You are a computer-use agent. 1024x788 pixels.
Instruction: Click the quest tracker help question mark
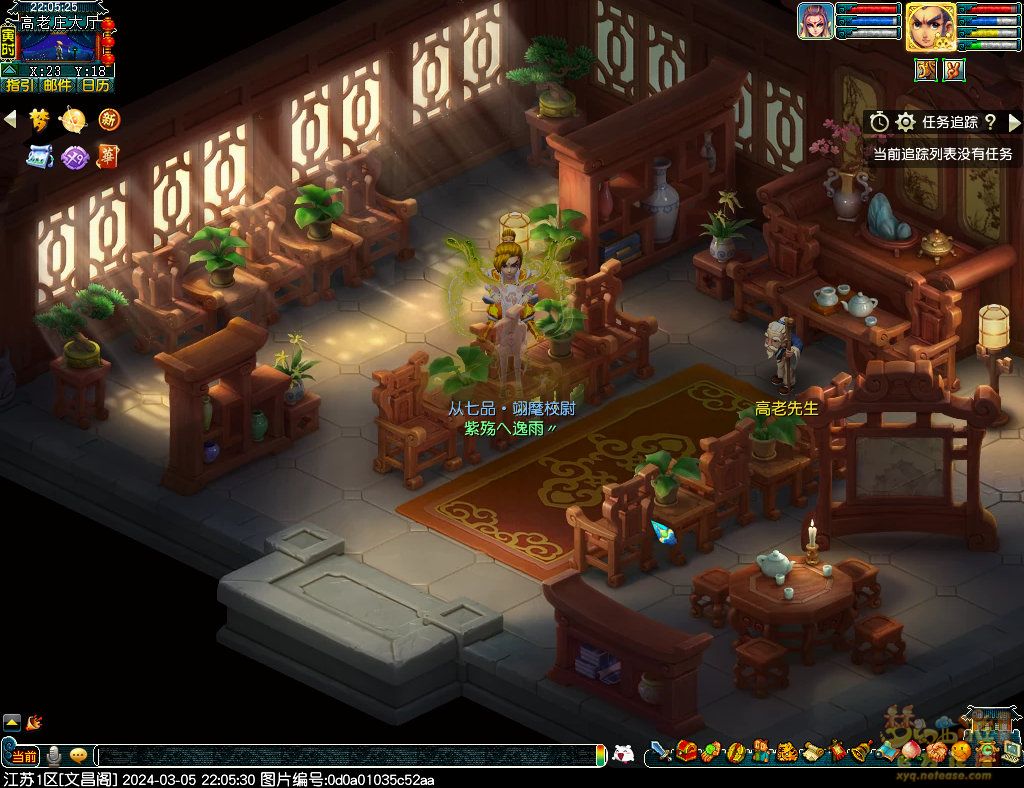pos(990,122)
